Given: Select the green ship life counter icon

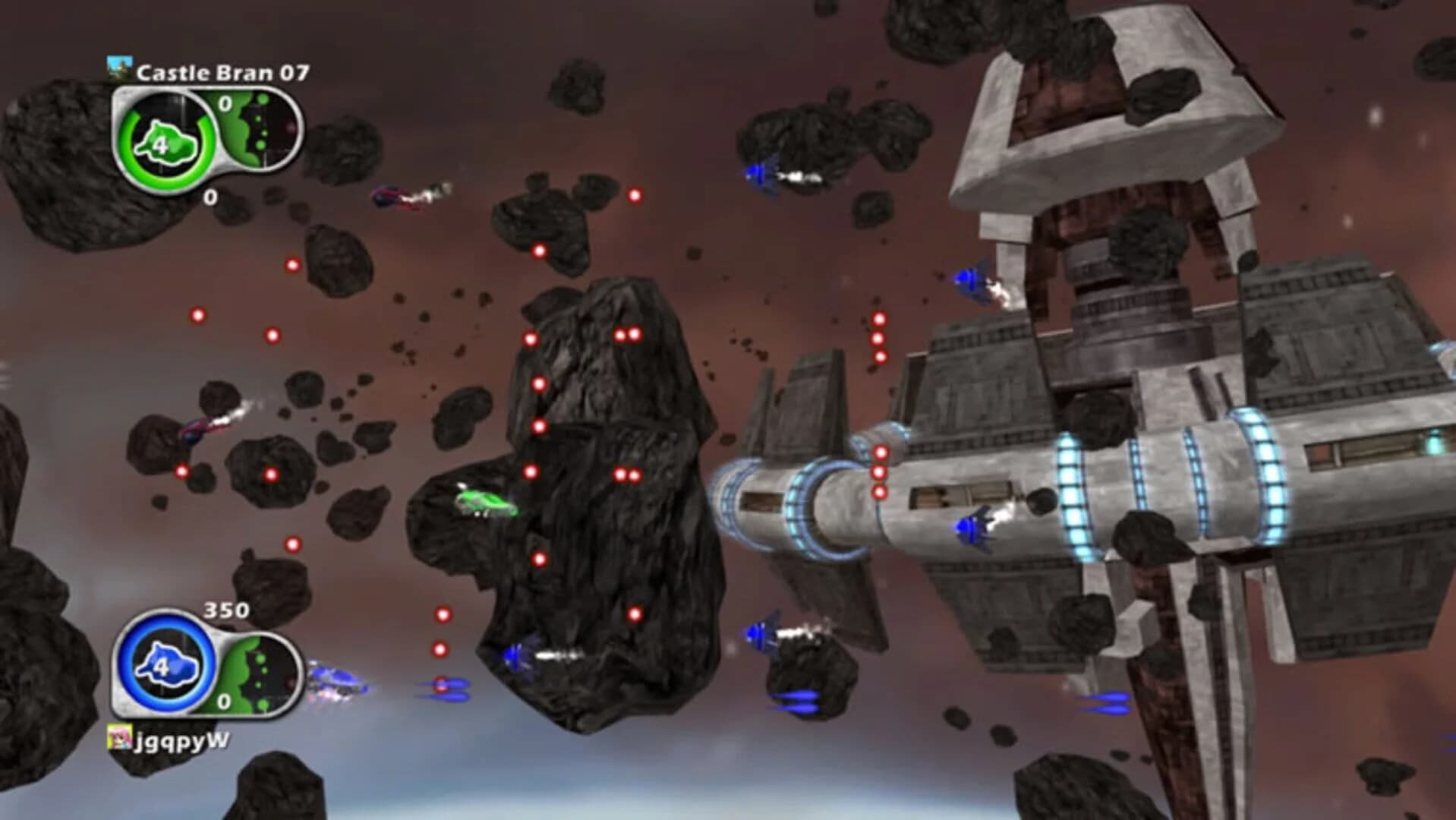Looking at the screenshot, I should pos(164,143).
